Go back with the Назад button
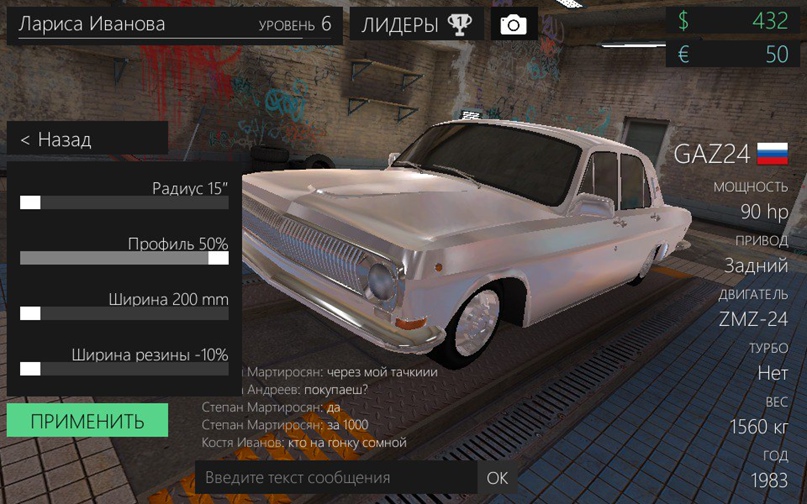The image size is (807, 504). (x=86, y=140)
